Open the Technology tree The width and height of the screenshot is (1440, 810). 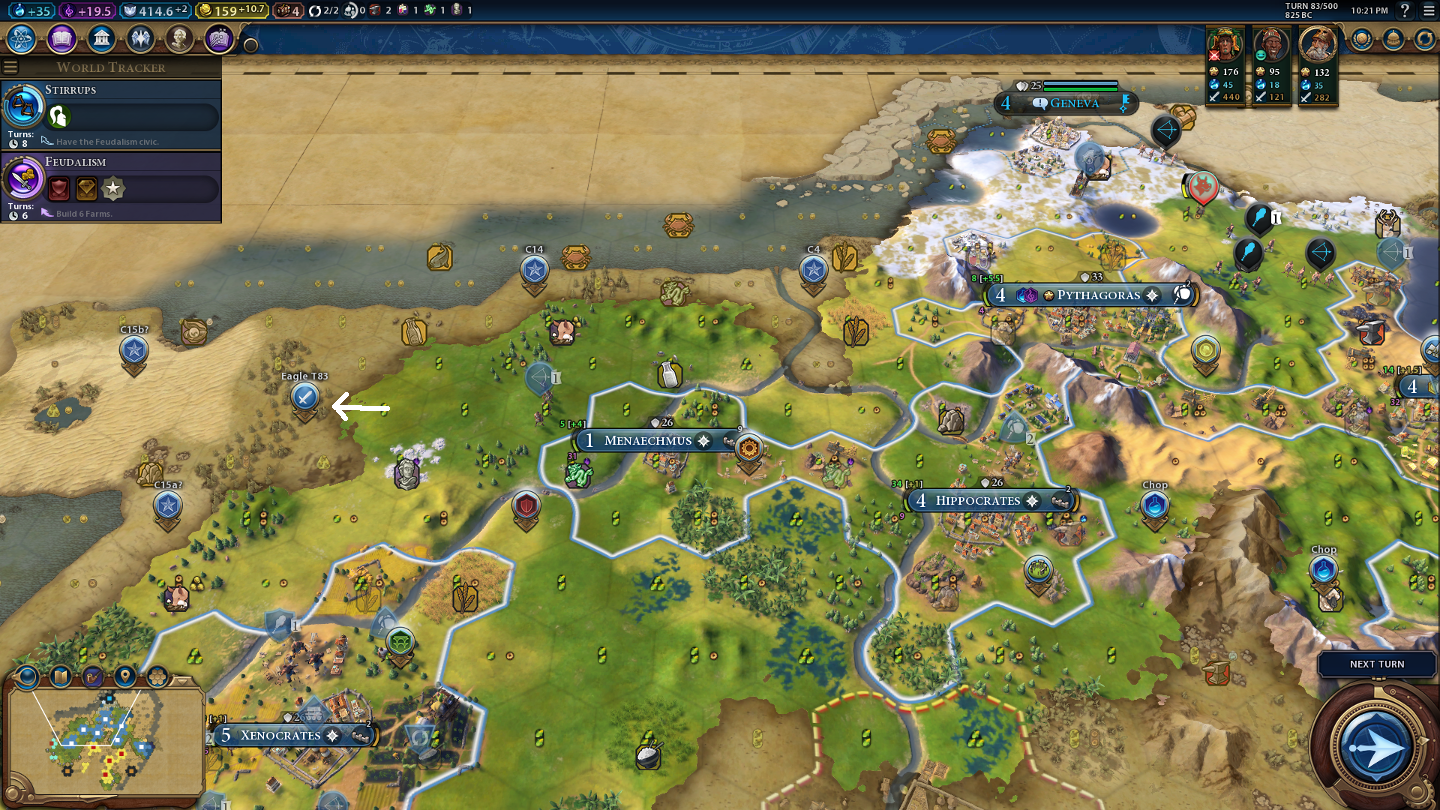point(22,39)
